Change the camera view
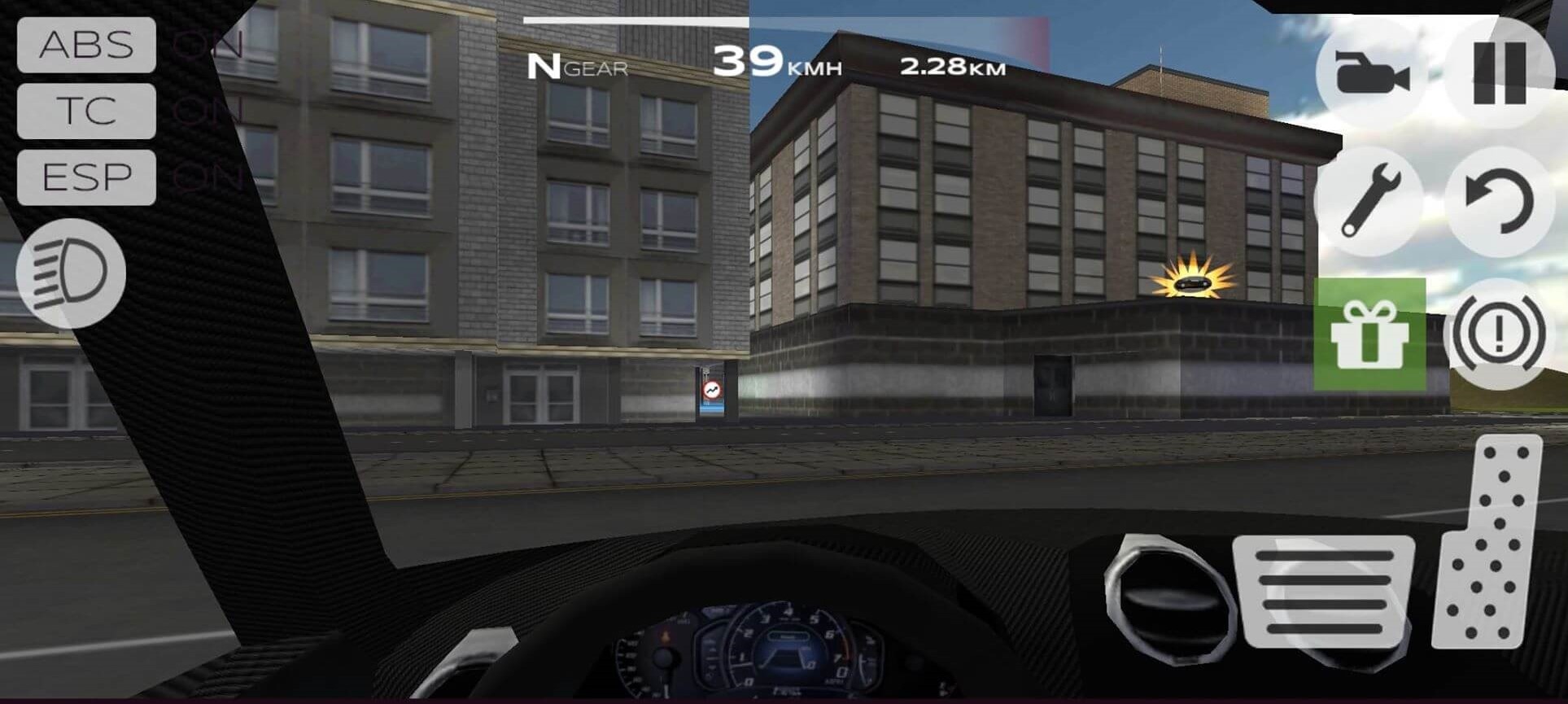The height and width of the screenshot is (704, 1568). (1371, 75)
